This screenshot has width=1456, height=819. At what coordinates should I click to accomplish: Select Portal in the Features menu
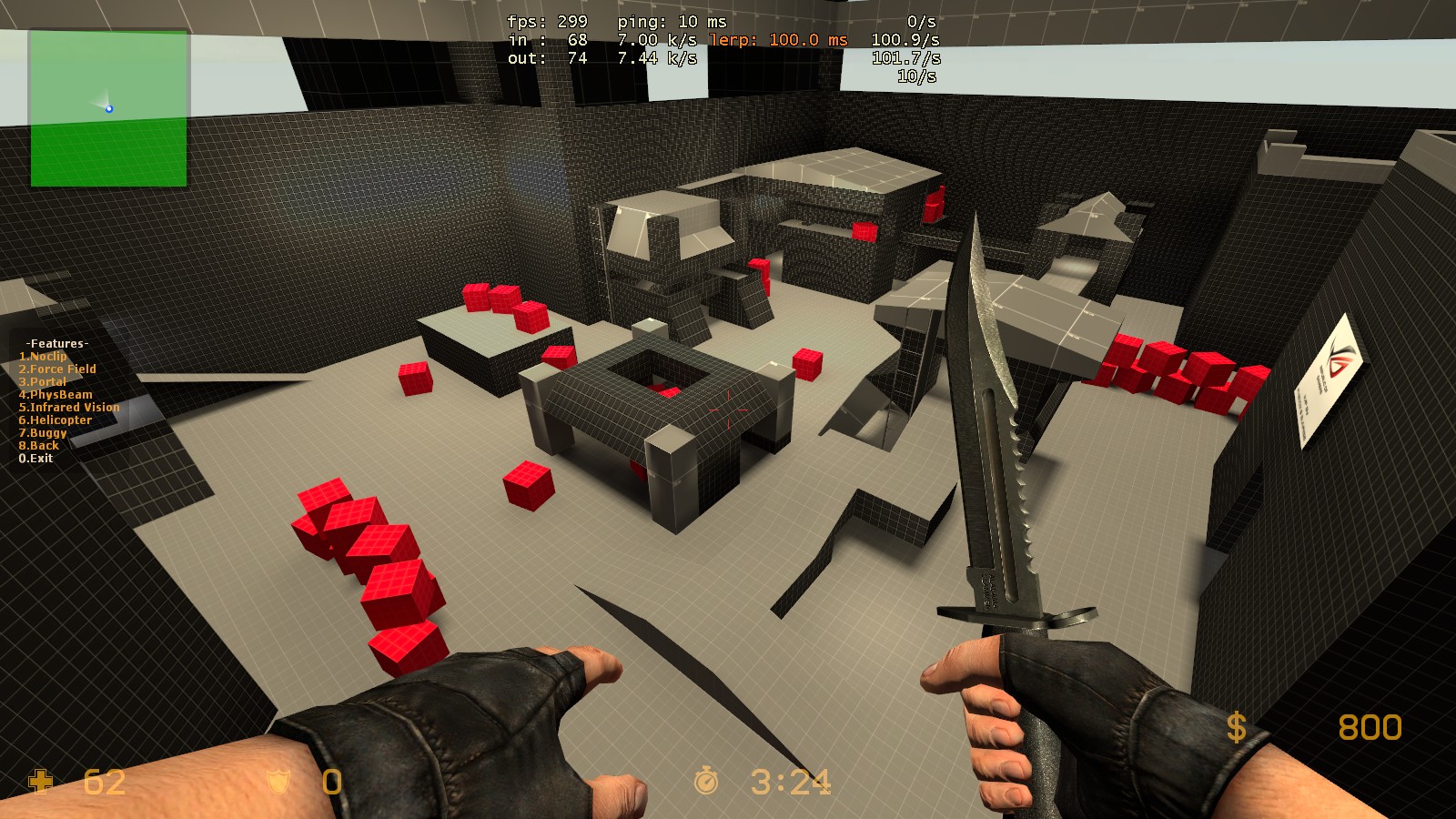(x=44, y=381)
